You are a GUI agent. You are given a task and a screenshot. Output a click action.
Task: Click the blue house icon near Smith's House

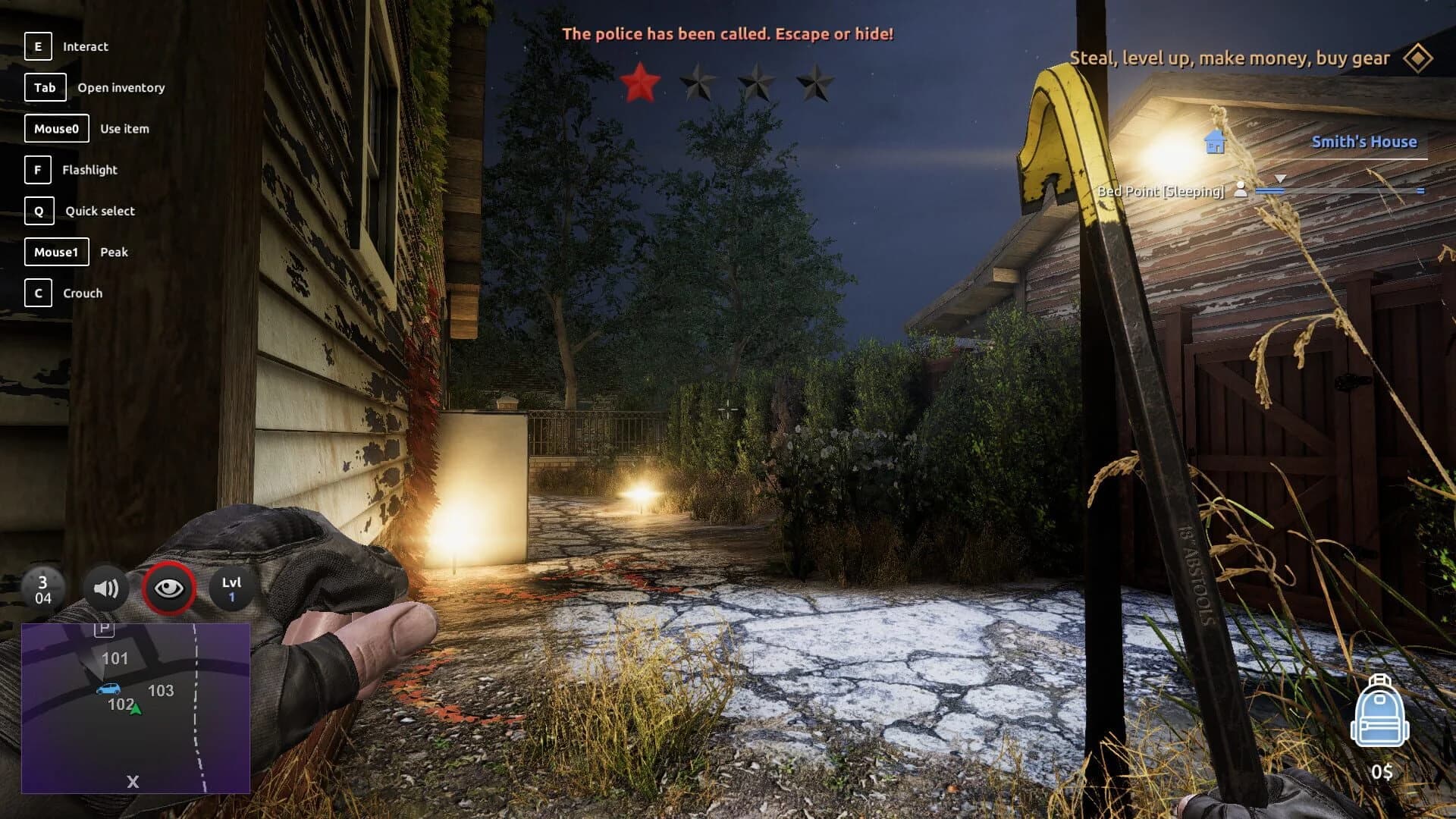1216,141
